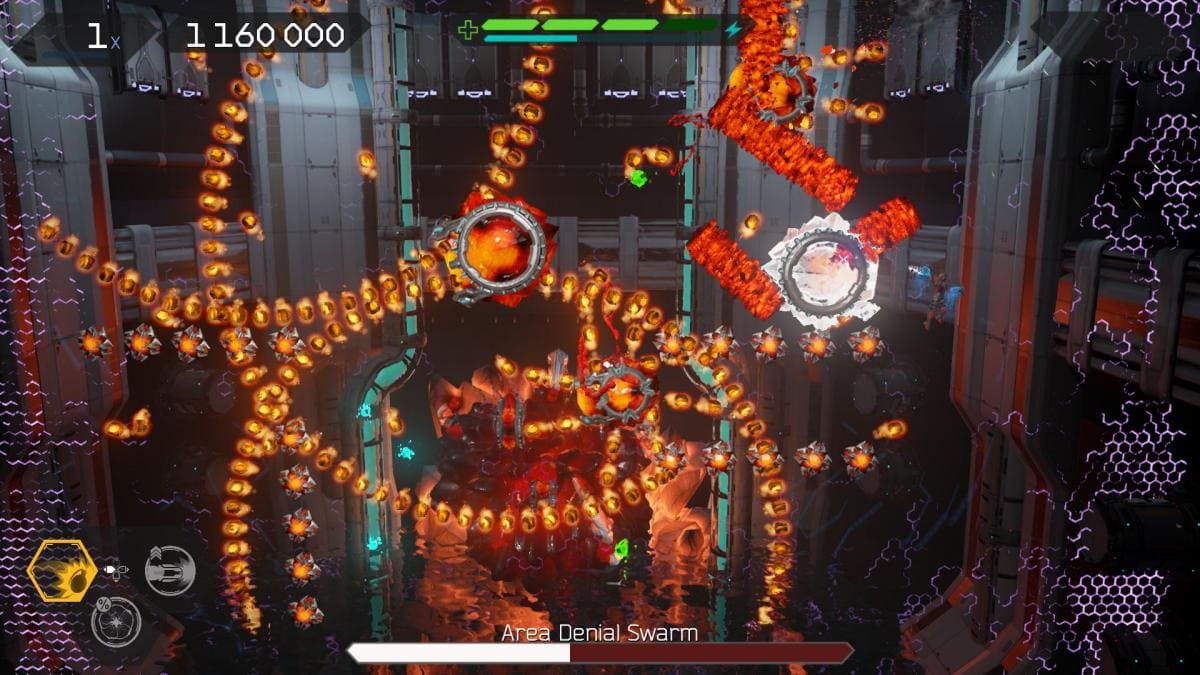
Task: Activate the yellow hexagon fireball weapon icon
Action: coord(62,571)
